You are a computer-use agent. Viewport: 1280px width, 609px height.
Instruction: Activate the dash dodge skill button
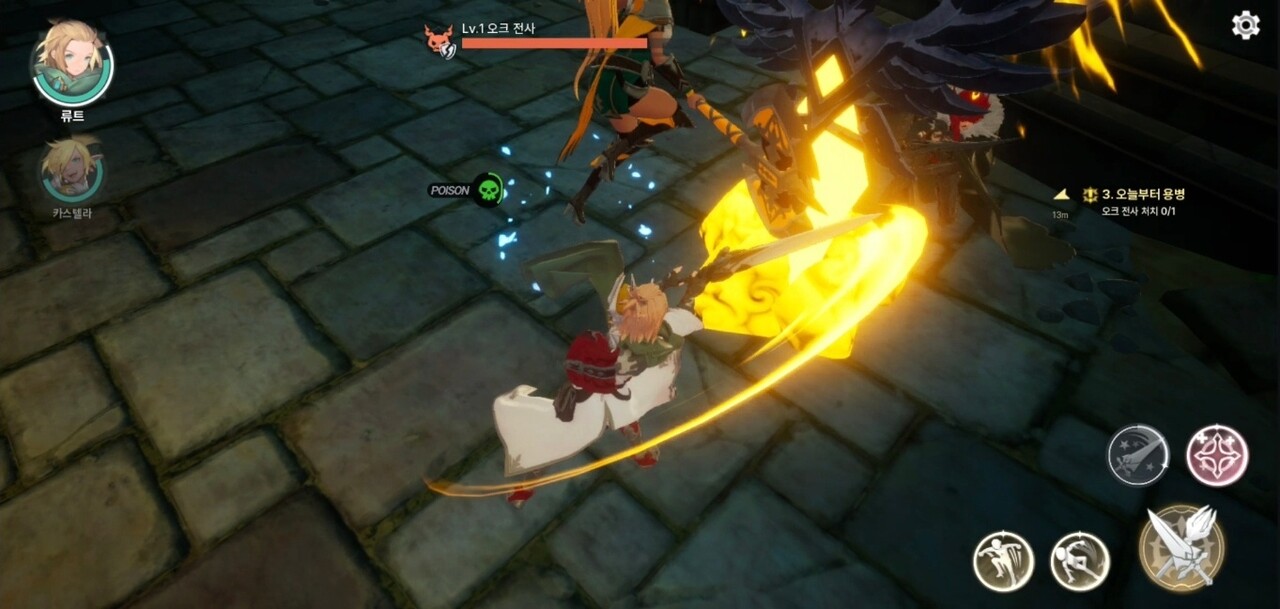(x=1080, y=561)
